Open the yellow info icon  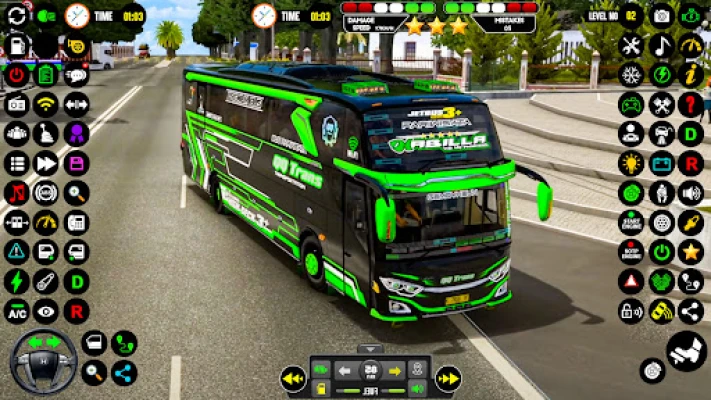click(690, 75)
